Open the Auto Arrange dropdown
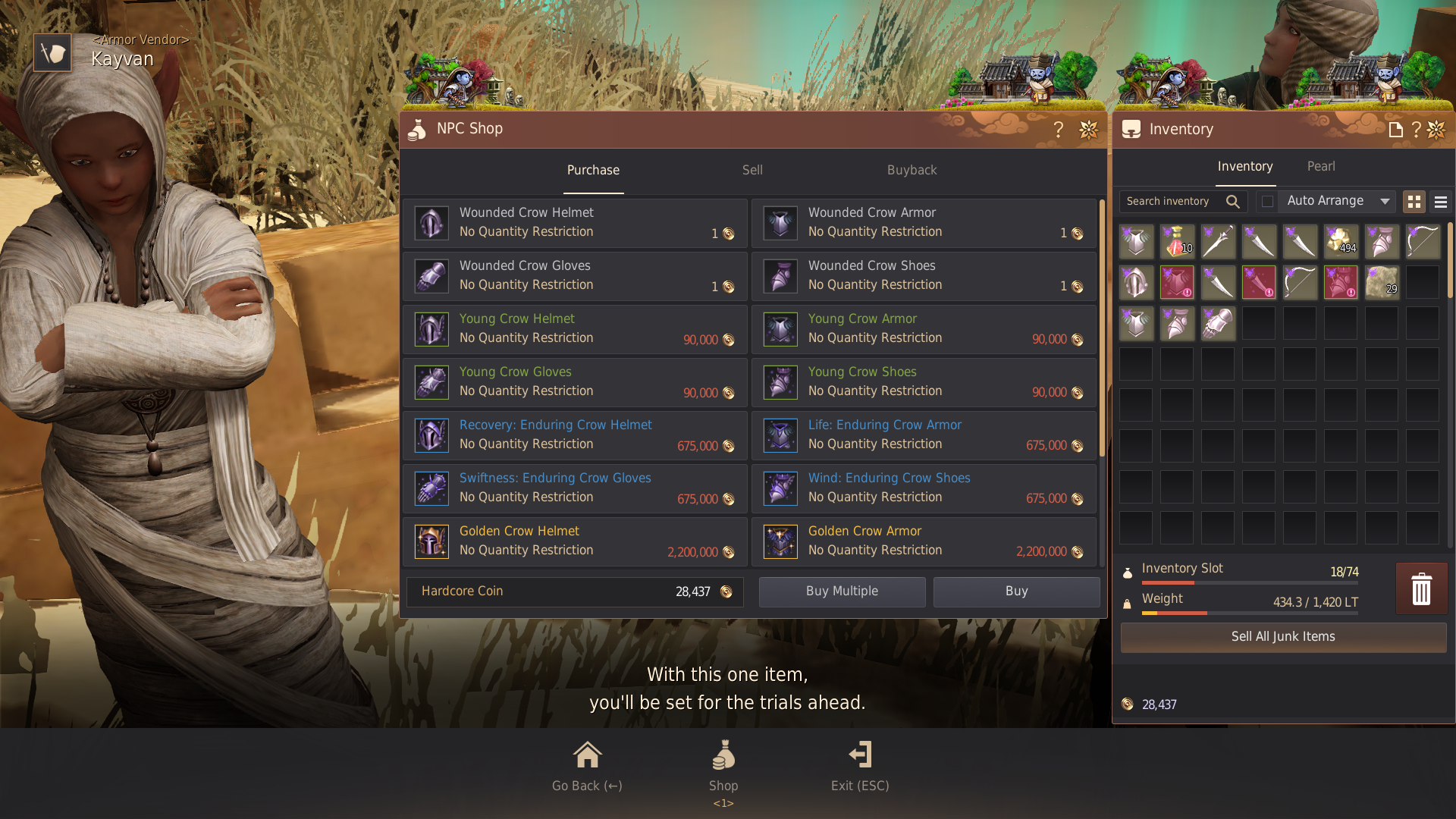The height and width of the screenshot is (819, 1456). click(x=1337, y=201)
